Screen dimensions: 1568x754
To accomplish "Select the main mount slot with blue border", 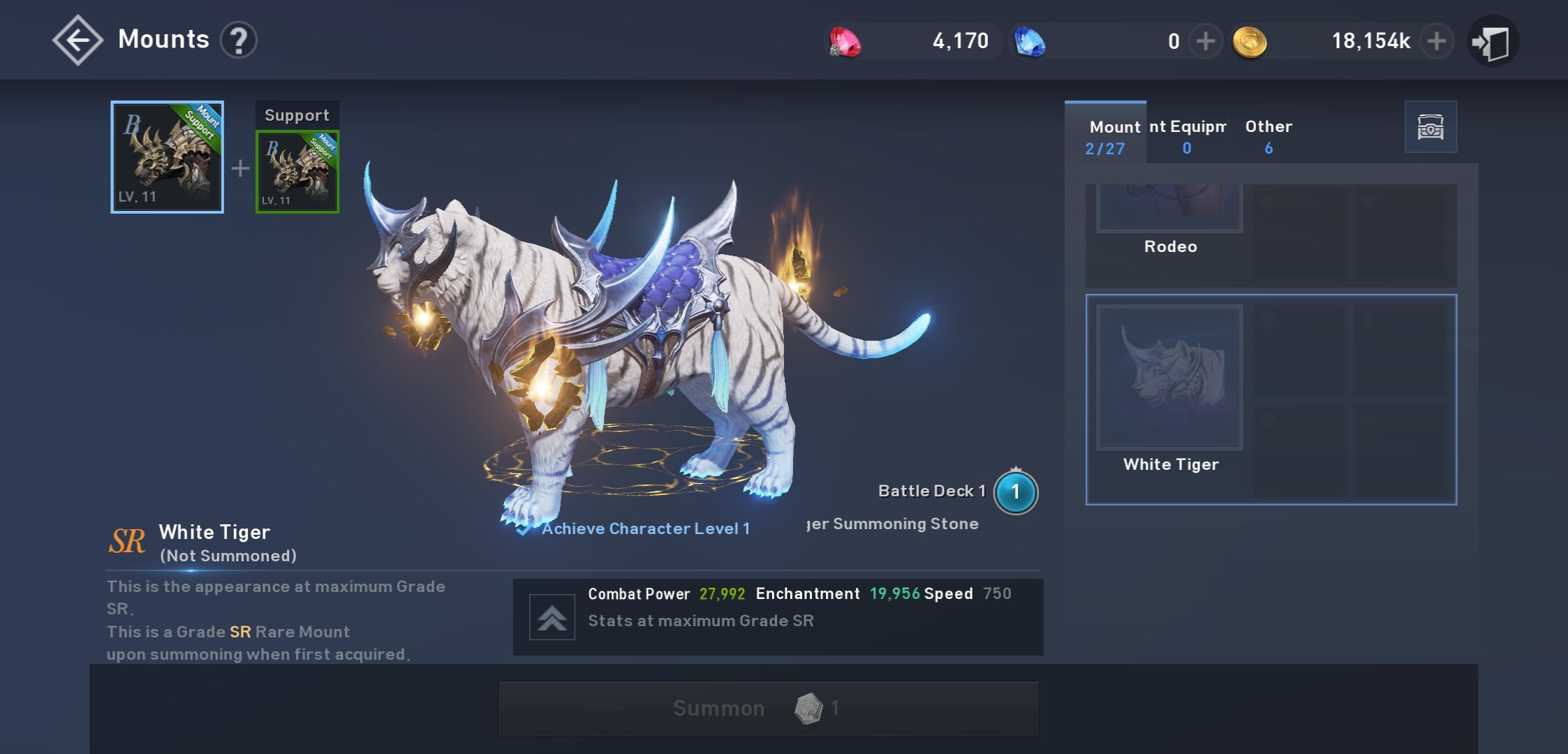I will point(167,157).
